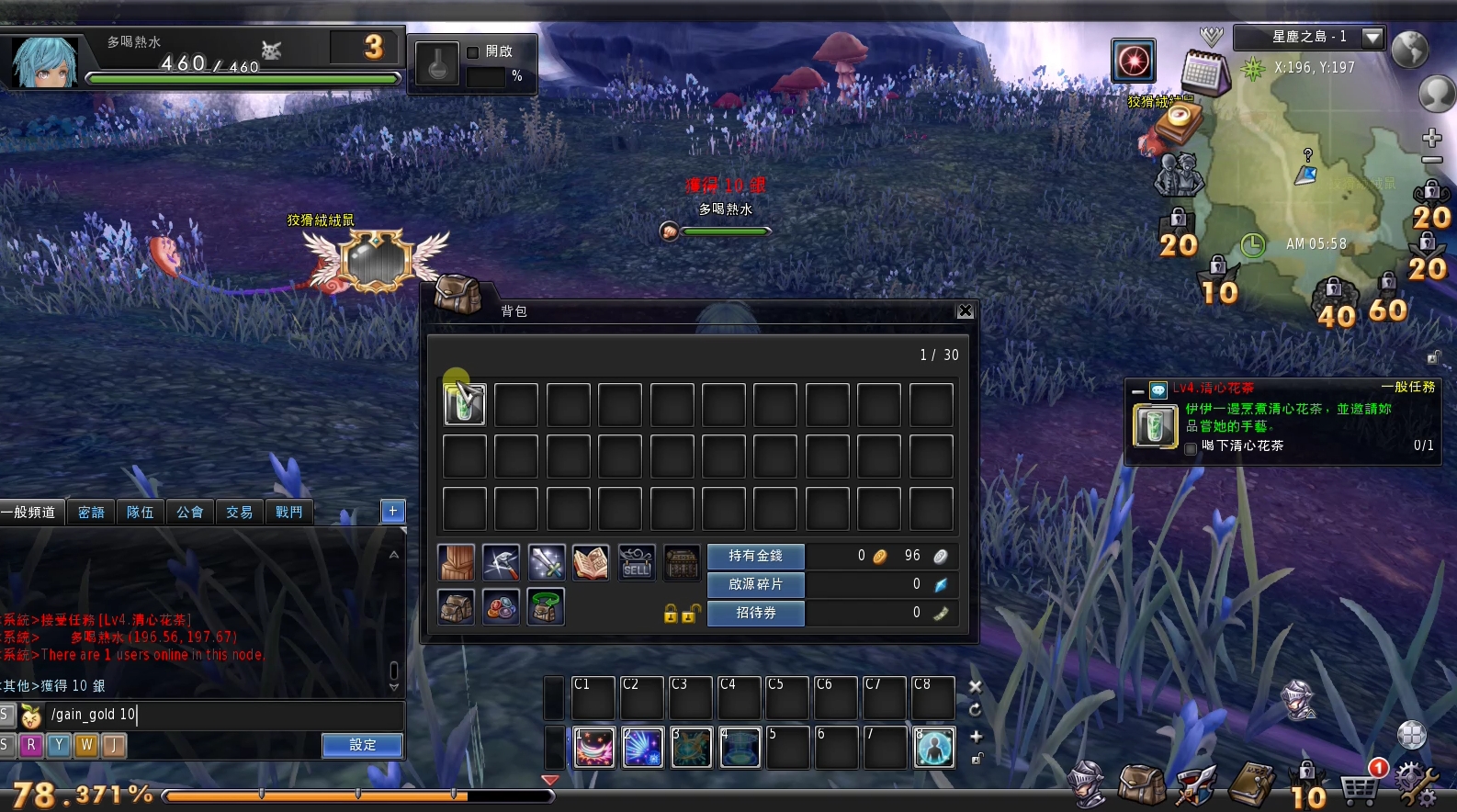
Task: Switch to the 公會 chat tab
Action: 190,512
